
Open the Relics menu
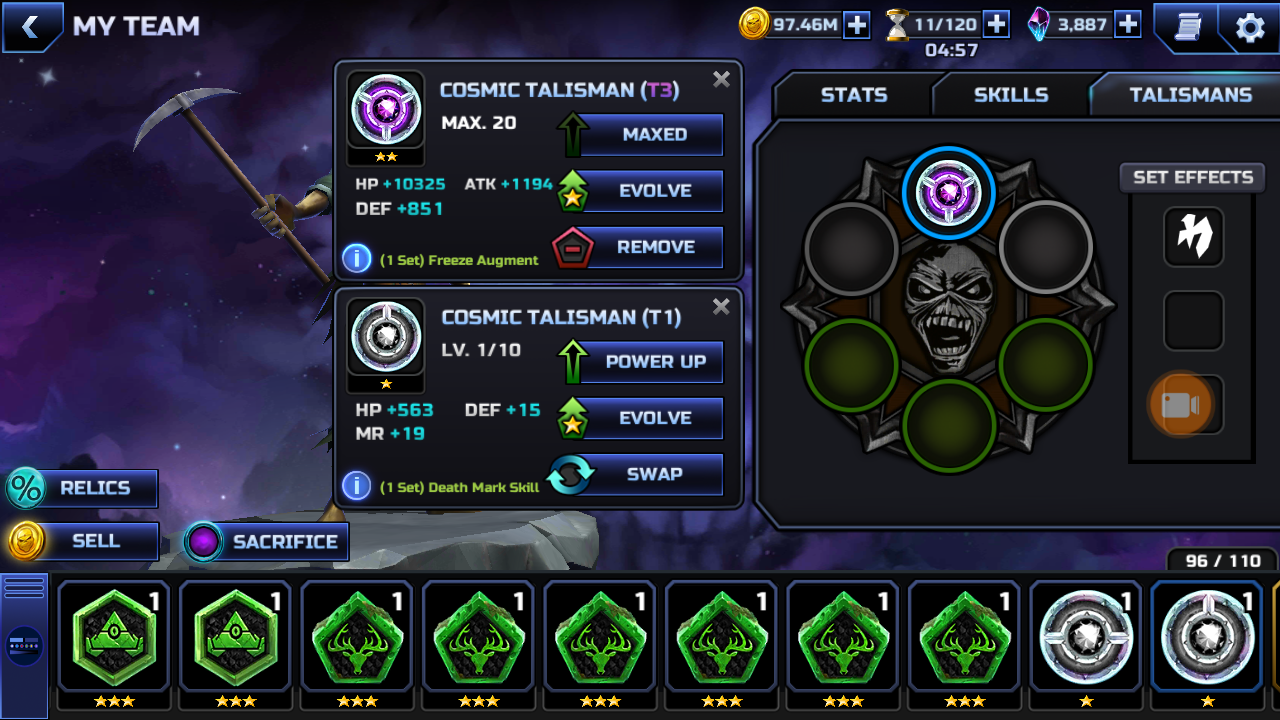point(84,488)
